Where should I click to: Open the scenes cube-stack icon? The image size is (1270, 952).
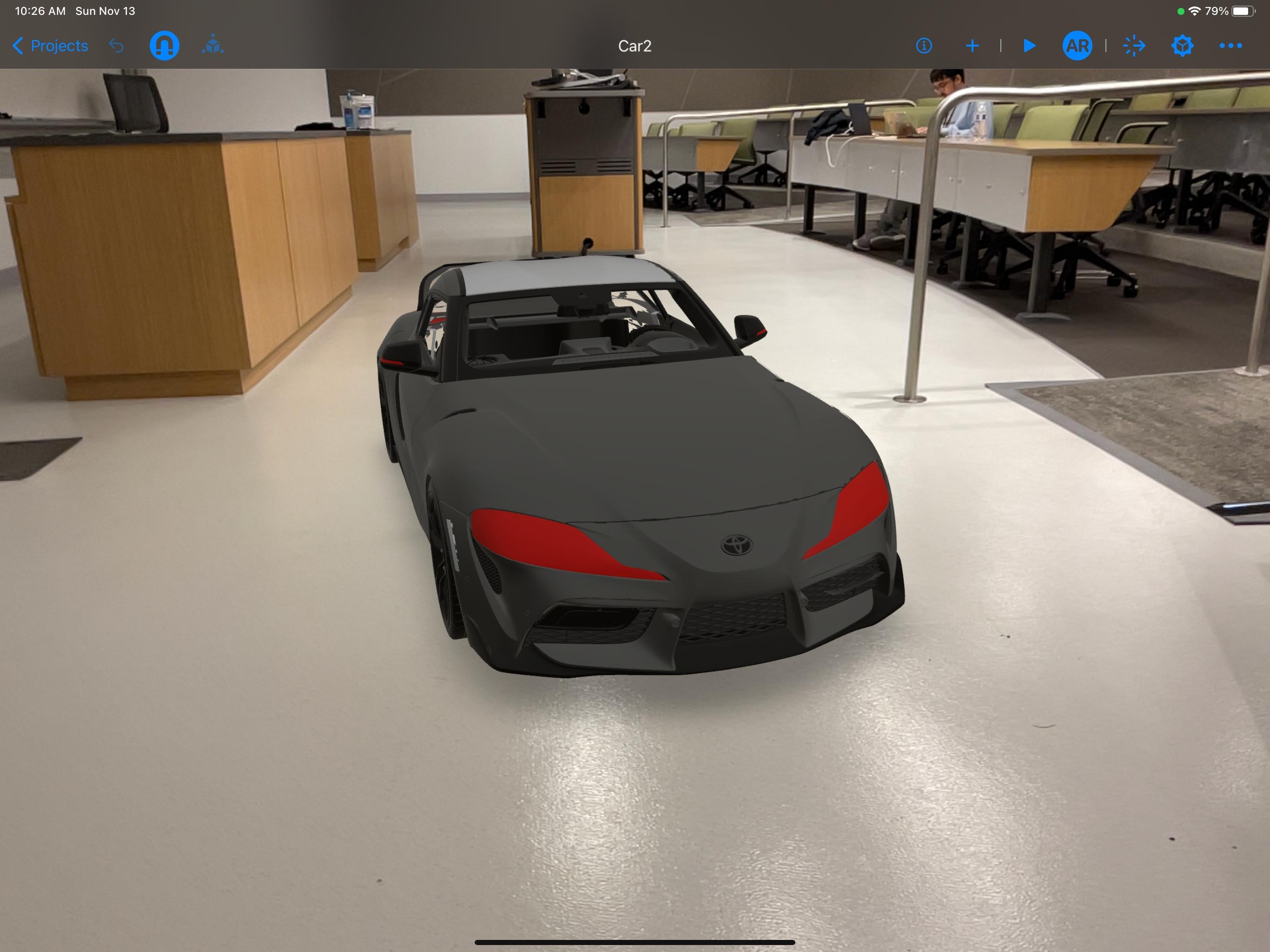point(213,46)
